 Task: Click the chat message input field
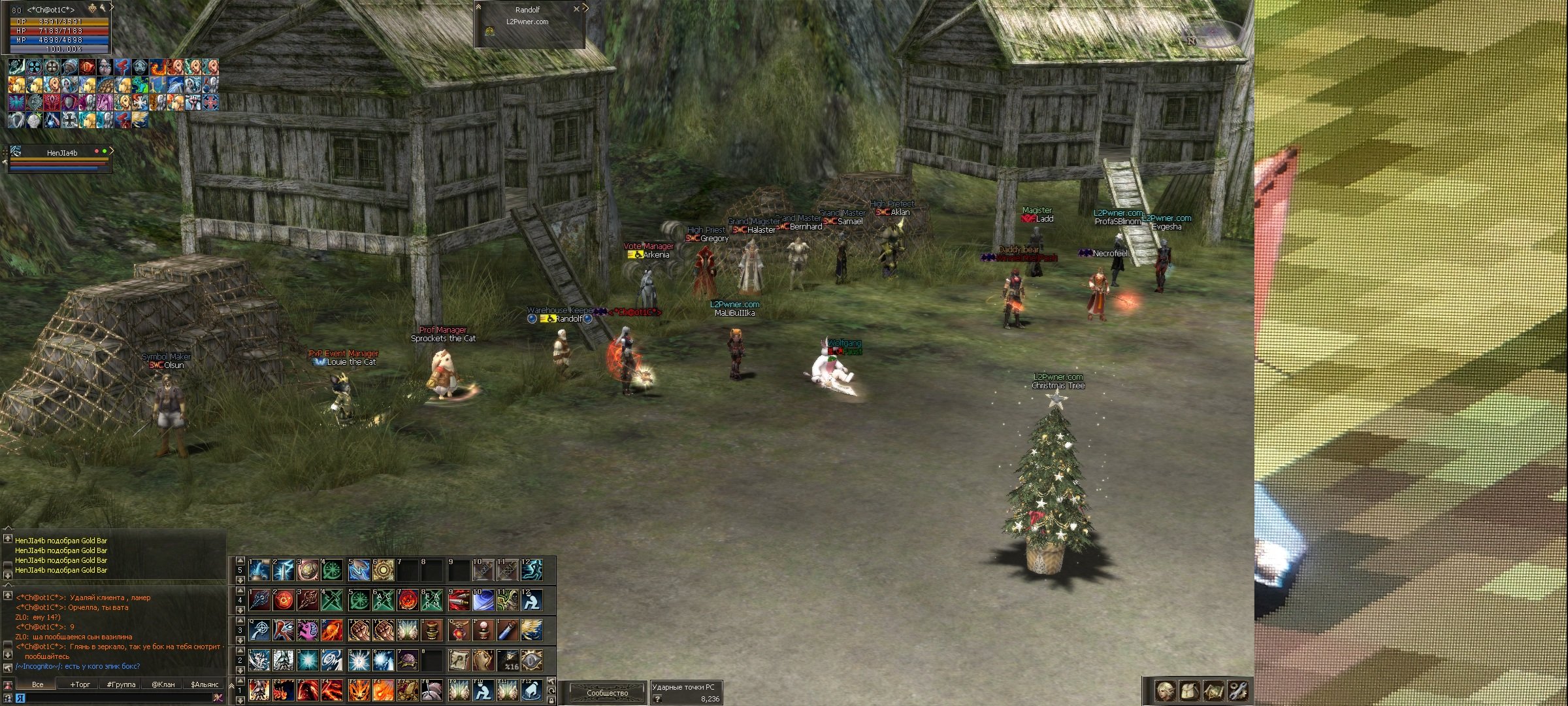118,698
